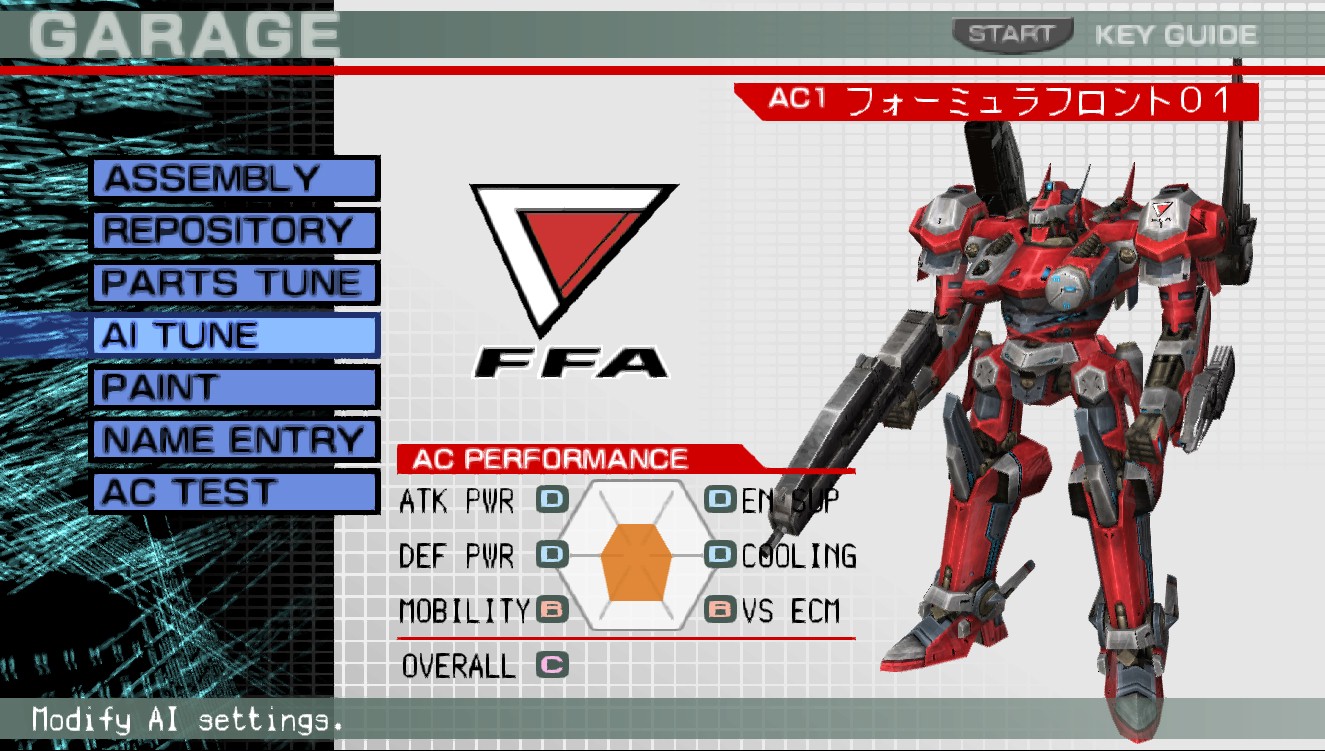The width and height of the screenshot is (1325, 751).
Task: Click the KEY GUIDE label
Action: (1175, 33)
